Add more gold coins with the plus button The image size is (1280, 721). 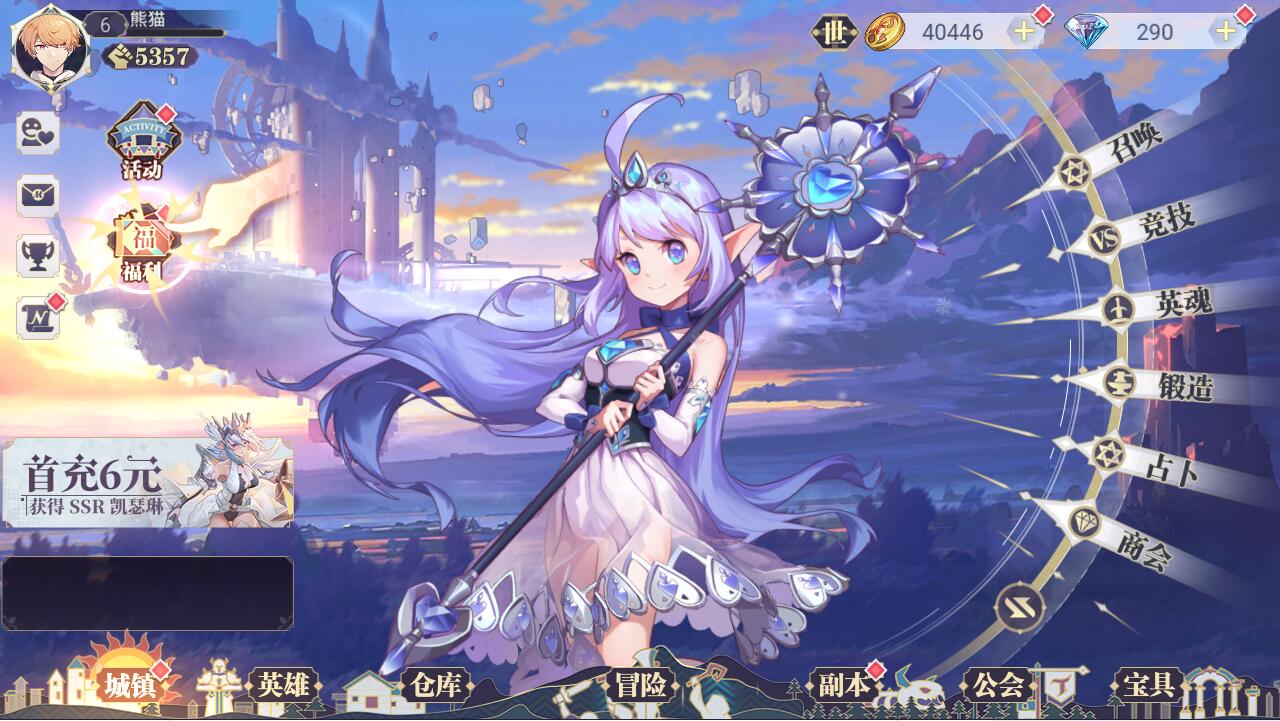(x=1024, y=32)
